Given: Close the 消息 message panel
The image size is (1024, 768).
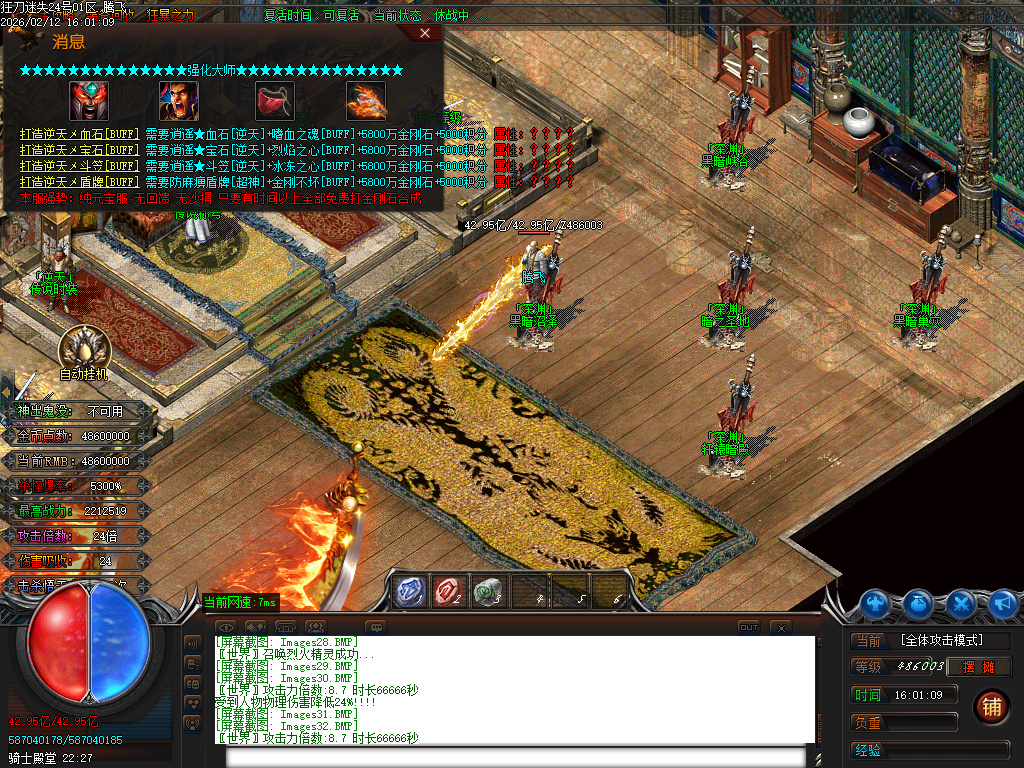Looking at the screenshot, I should click(x=425, y=33).
